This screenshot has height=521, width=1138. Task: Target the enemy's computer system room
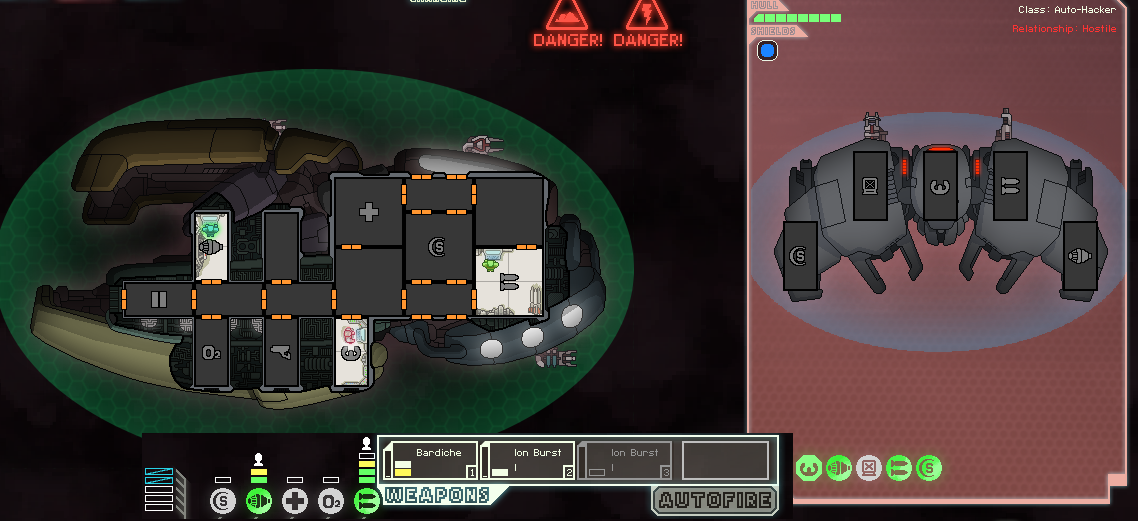(x=869, y=186)
